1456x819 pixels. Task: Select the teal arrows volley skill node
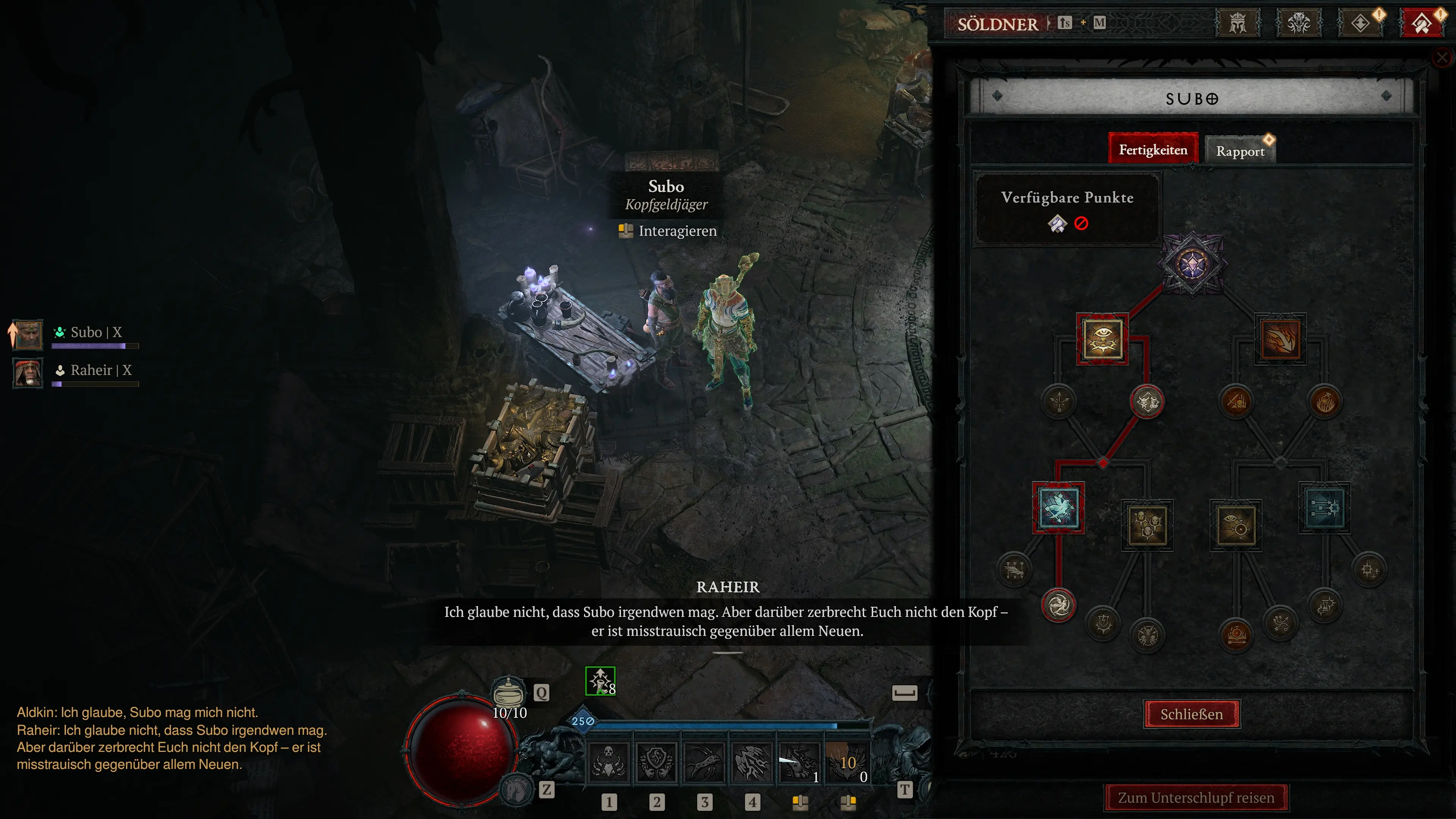click(1324, 508)
